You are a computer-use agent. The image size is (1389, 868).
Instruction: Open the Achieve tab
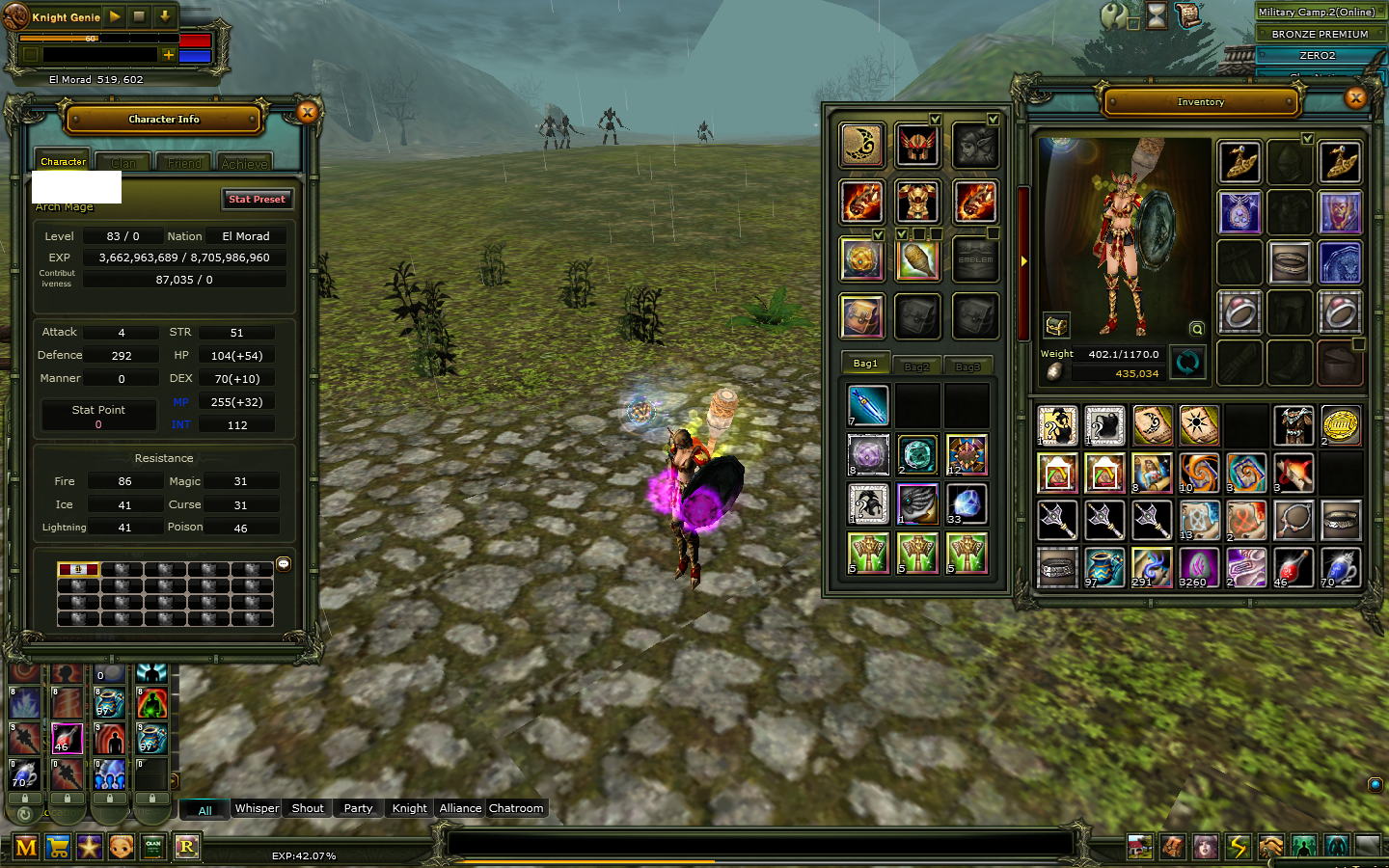(x=244, y=163)
